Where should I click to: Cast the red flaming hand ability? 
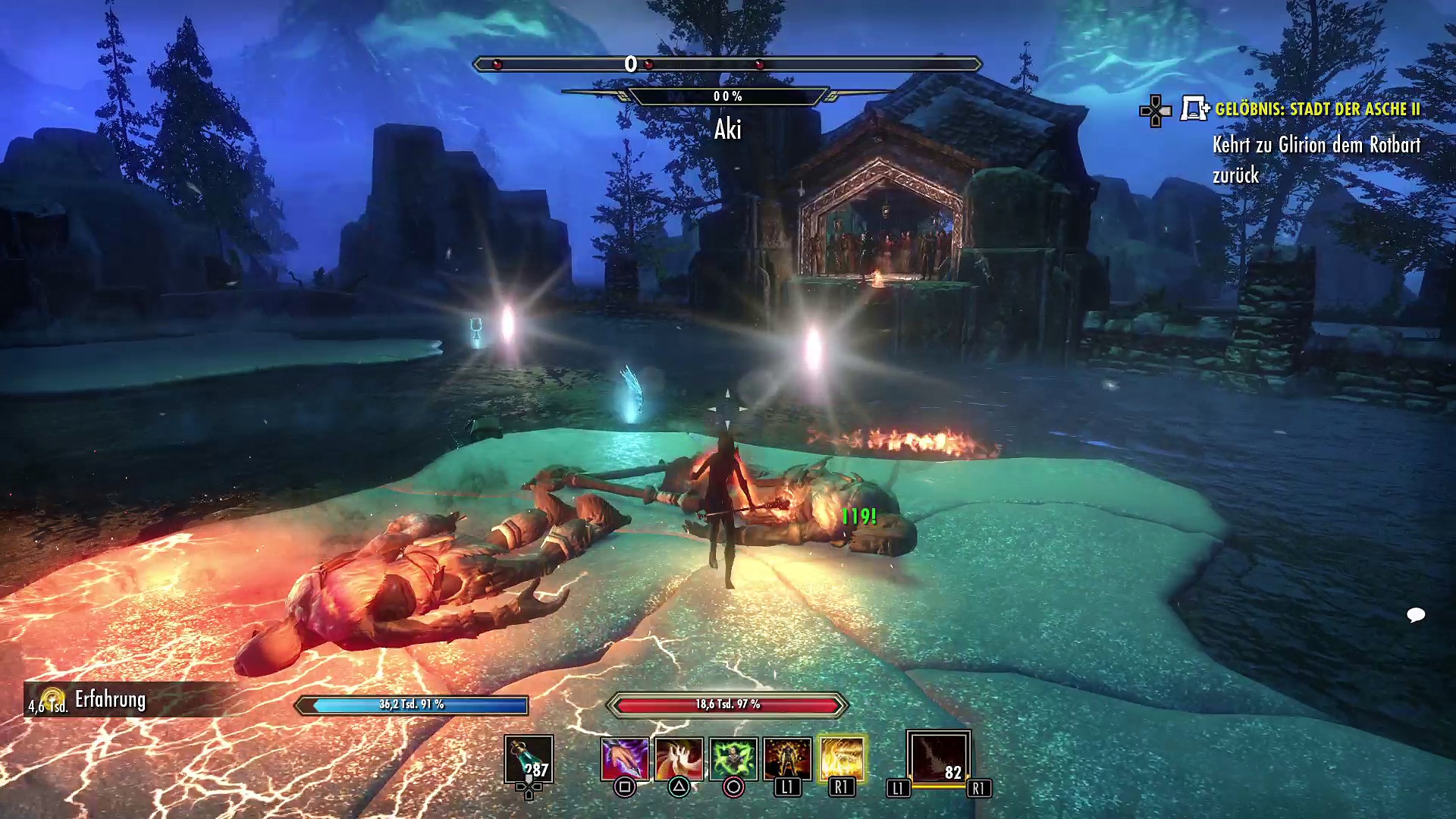[679, 759]
